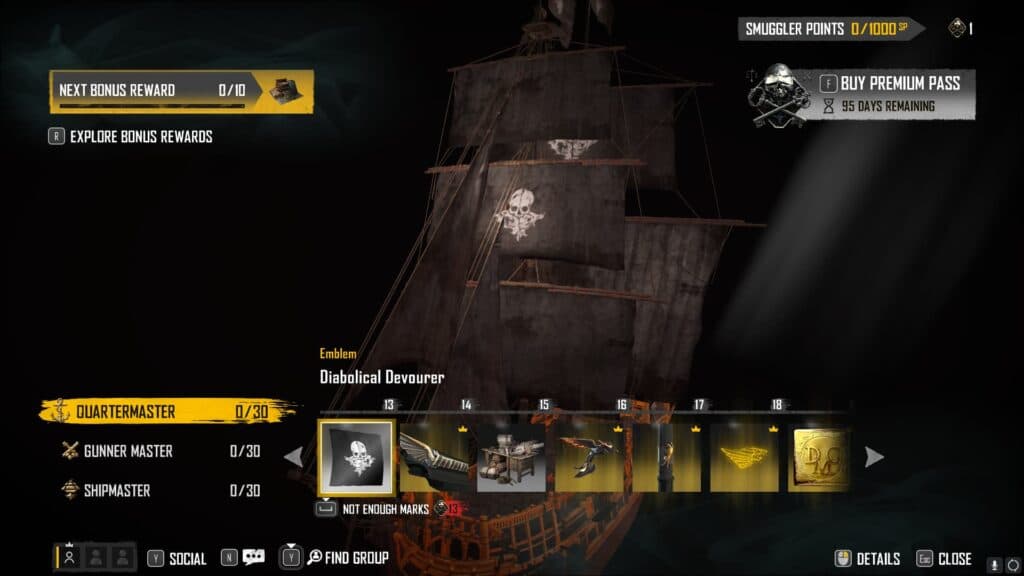Screen dimensions: 1024x576
Task: Select the workbench furniture reward
Action: pos(512,457)
